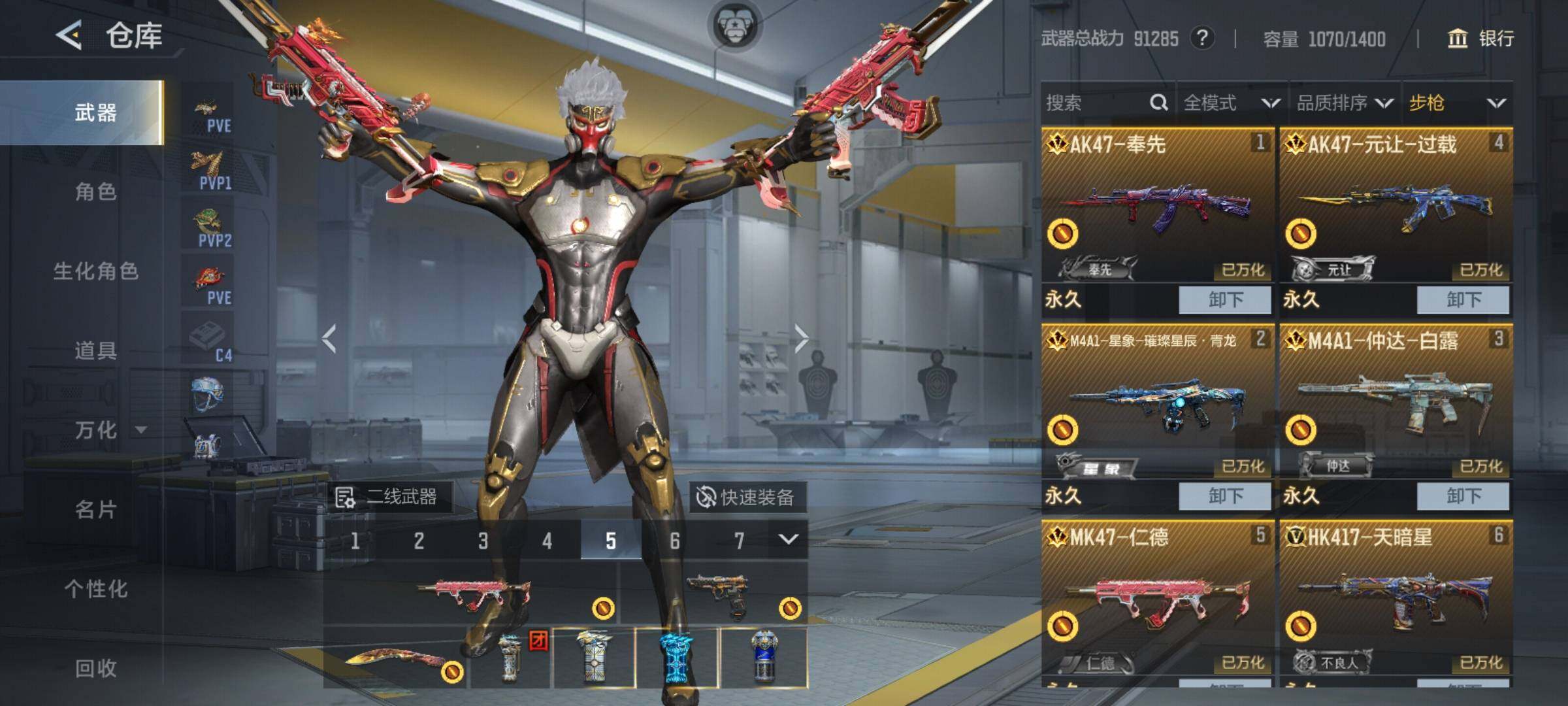This screenshot has width=1568, height=706.
Task: Switch to loadout slot 6
Action: (675, 541)
